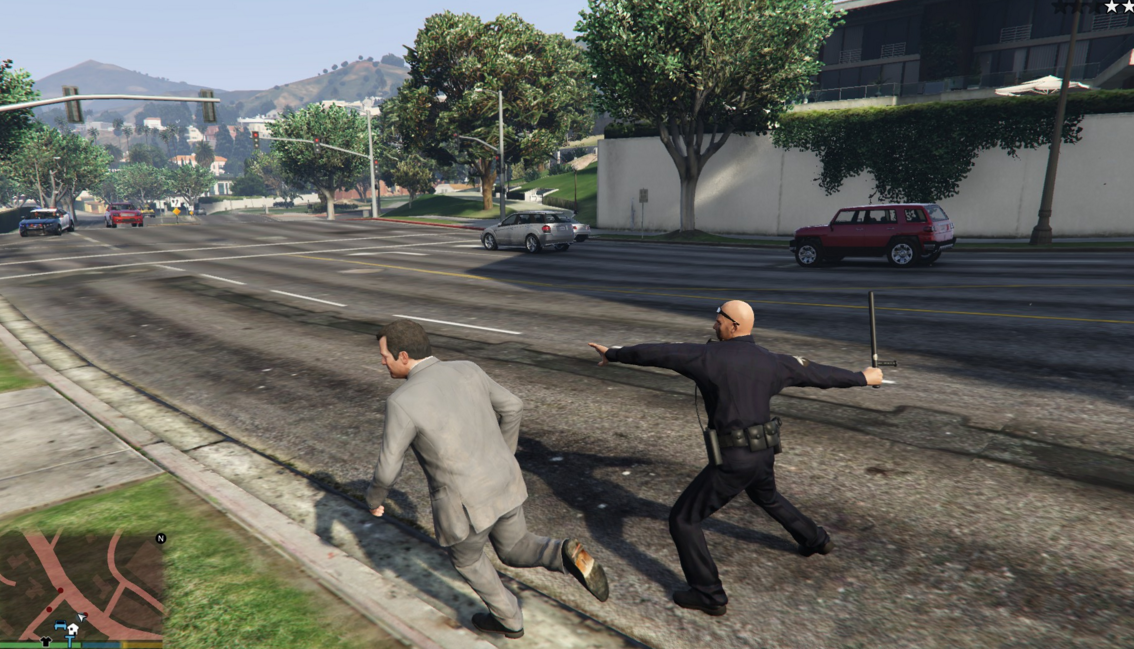Click the north N compass indicator
Screen dimensions: 1134x649
(160, 538)
